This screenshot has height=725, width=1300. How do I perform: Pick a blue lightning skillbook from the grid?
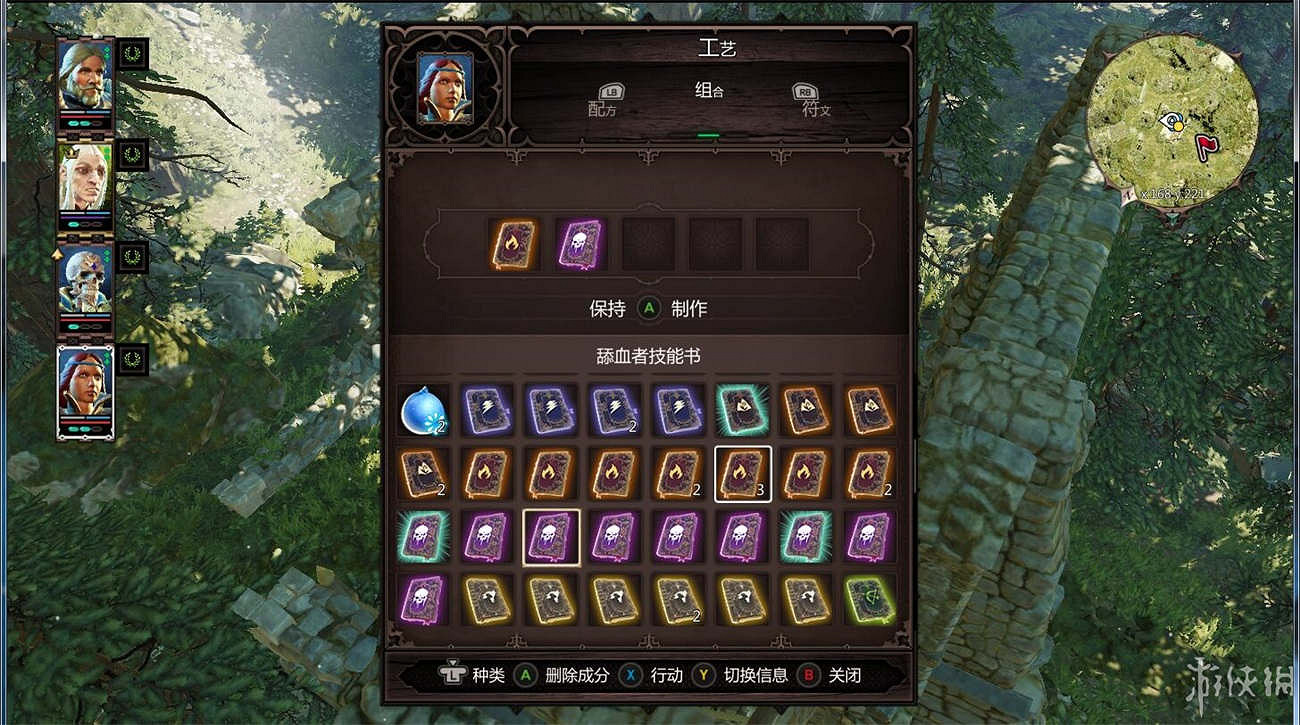pos(491,409)
